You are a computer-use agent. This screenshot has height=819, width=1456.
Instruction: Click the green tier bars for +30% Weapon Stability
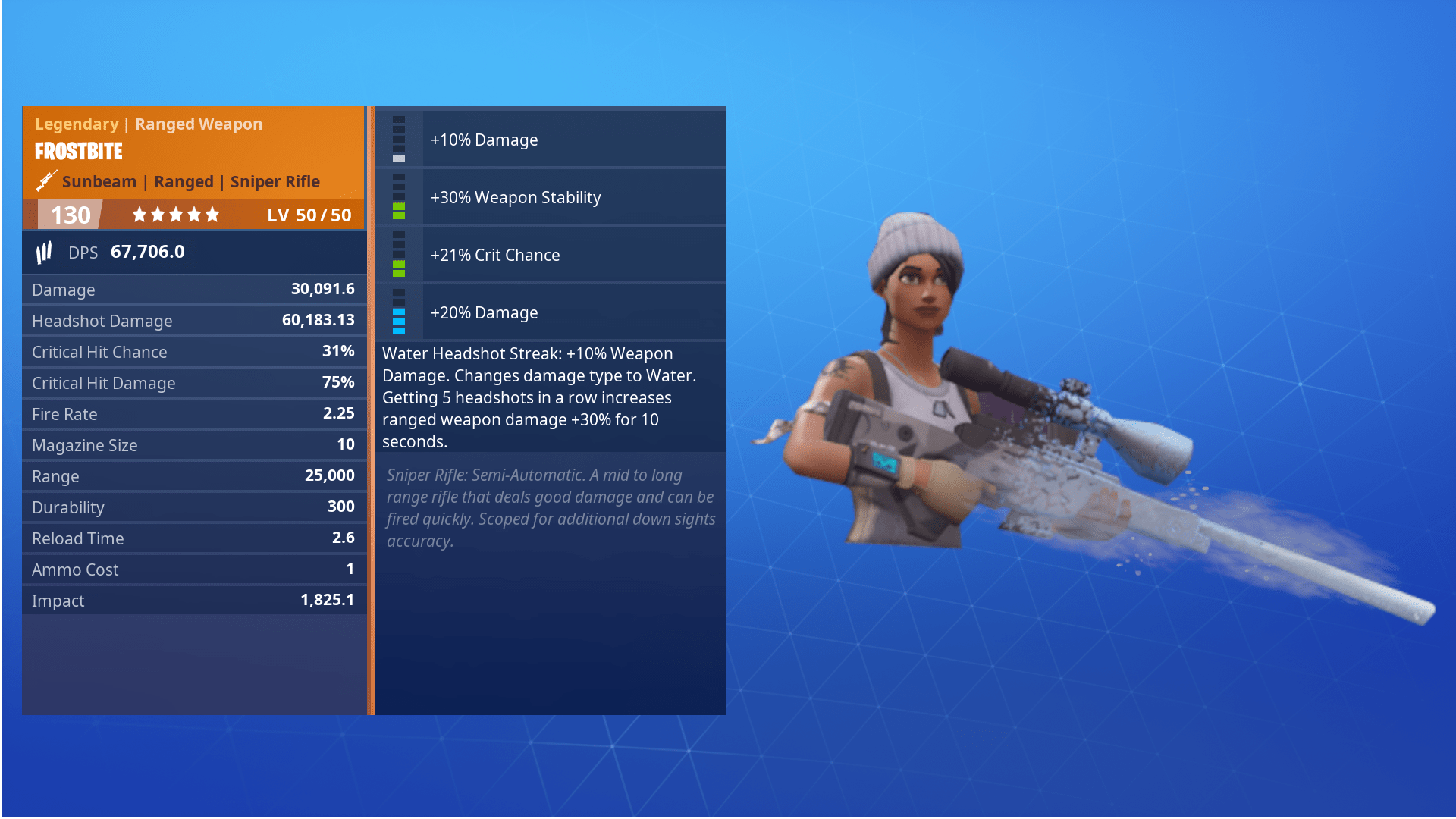(x=398, y=209)
